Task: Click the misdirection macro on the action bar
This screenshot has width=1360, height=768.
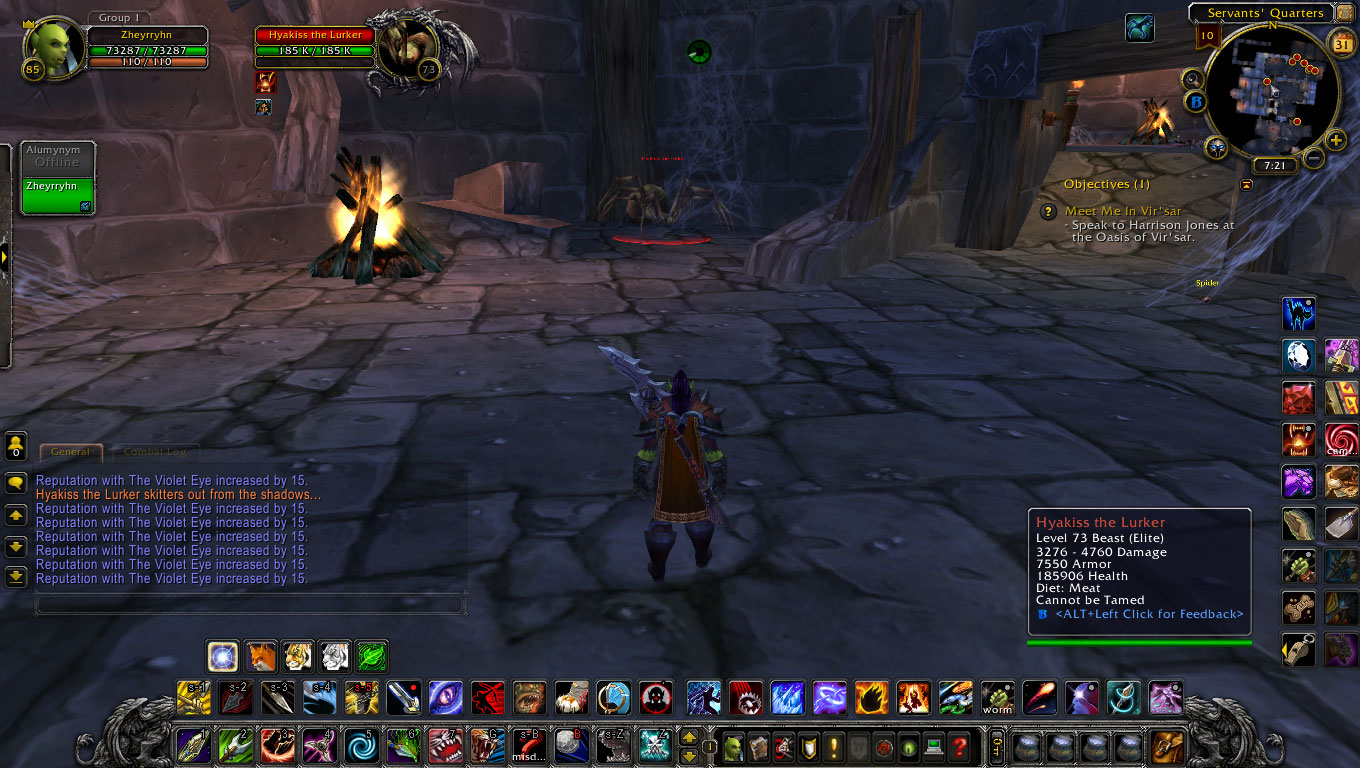Action: click(529, 746)
